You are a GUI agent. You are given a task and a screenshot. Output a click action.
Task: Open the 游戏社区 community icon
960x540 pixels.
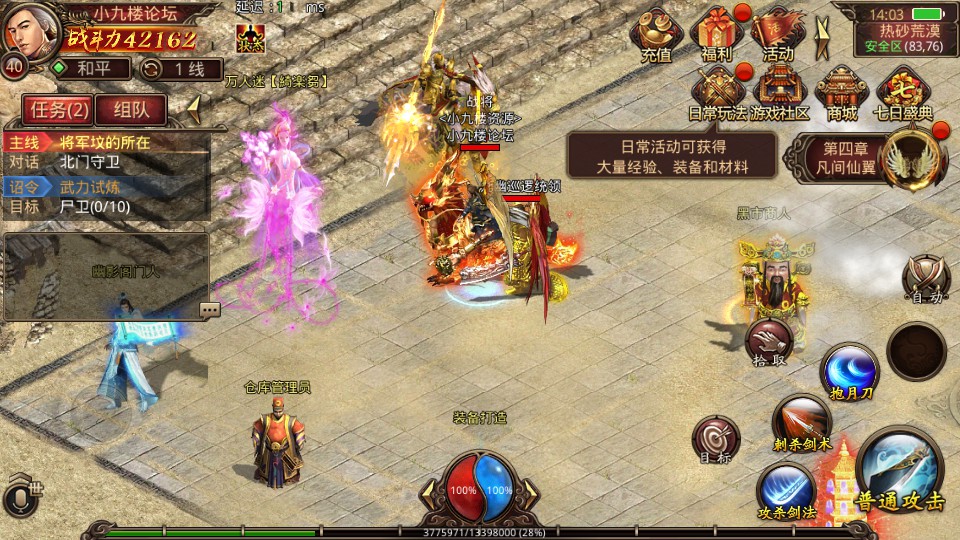click(x=779, y=91)
